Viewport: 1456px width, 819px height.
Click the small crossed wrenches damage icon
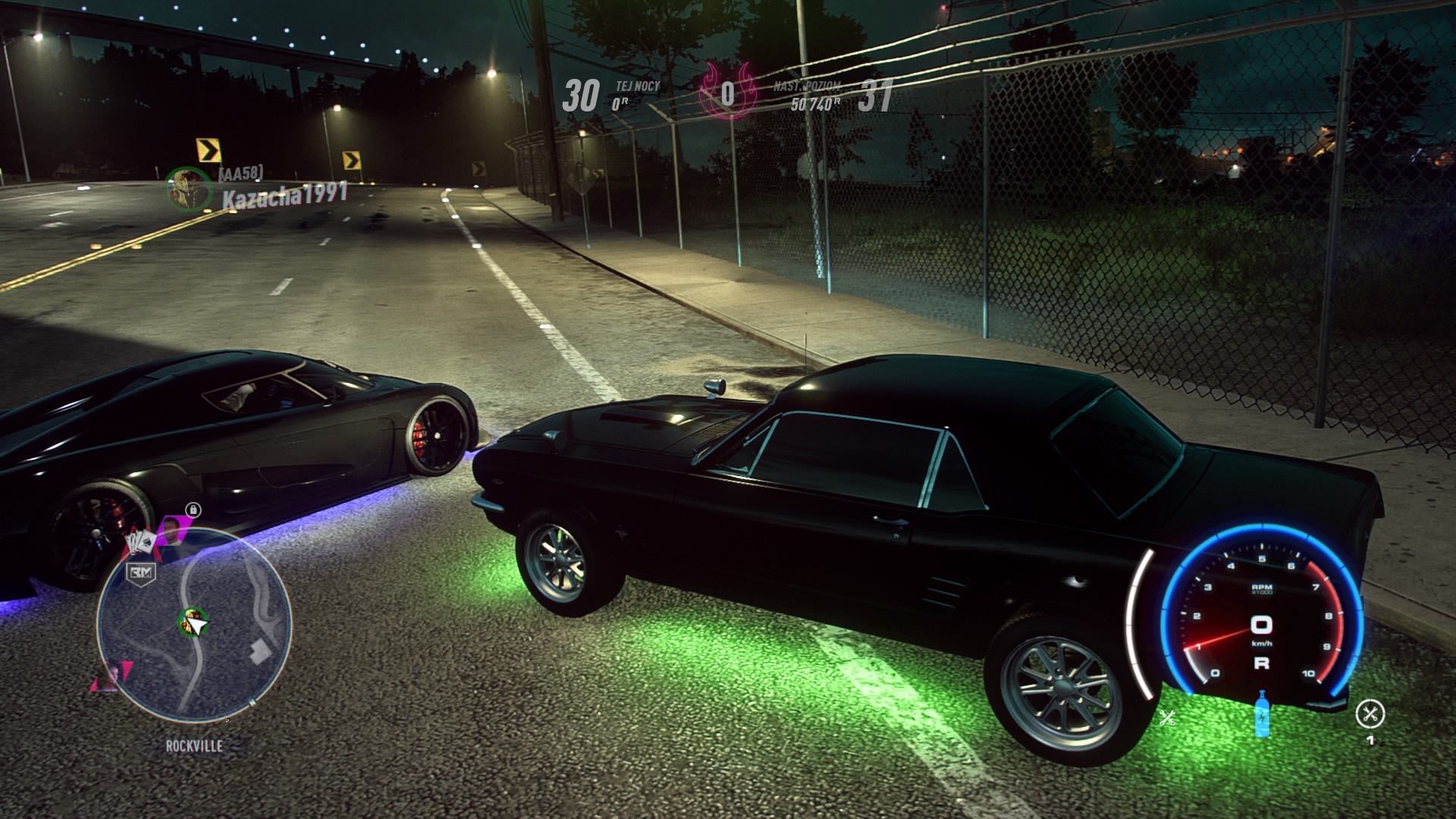[x=1167, y=717]
